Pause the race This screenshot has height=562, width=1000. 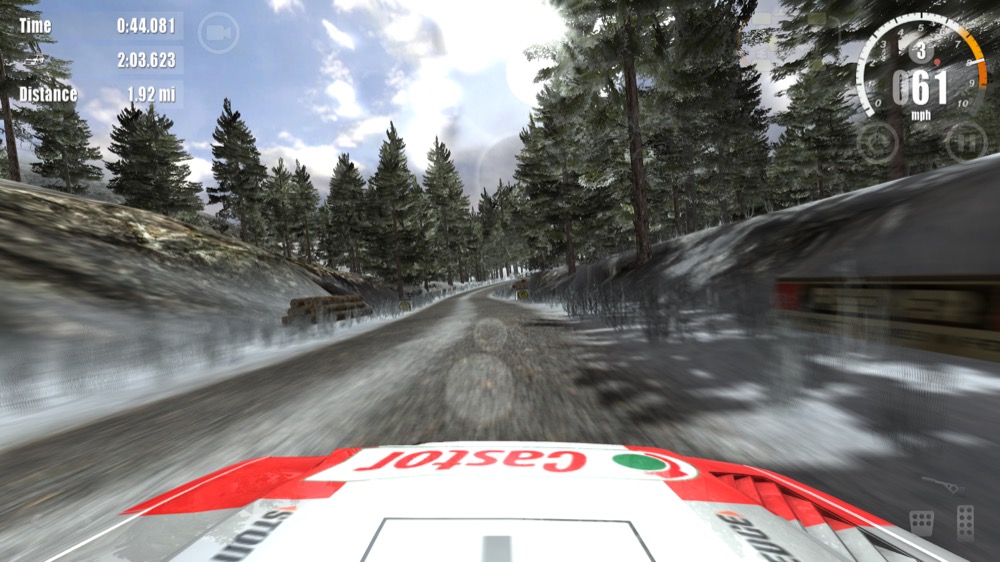click(x=965, y=142)
